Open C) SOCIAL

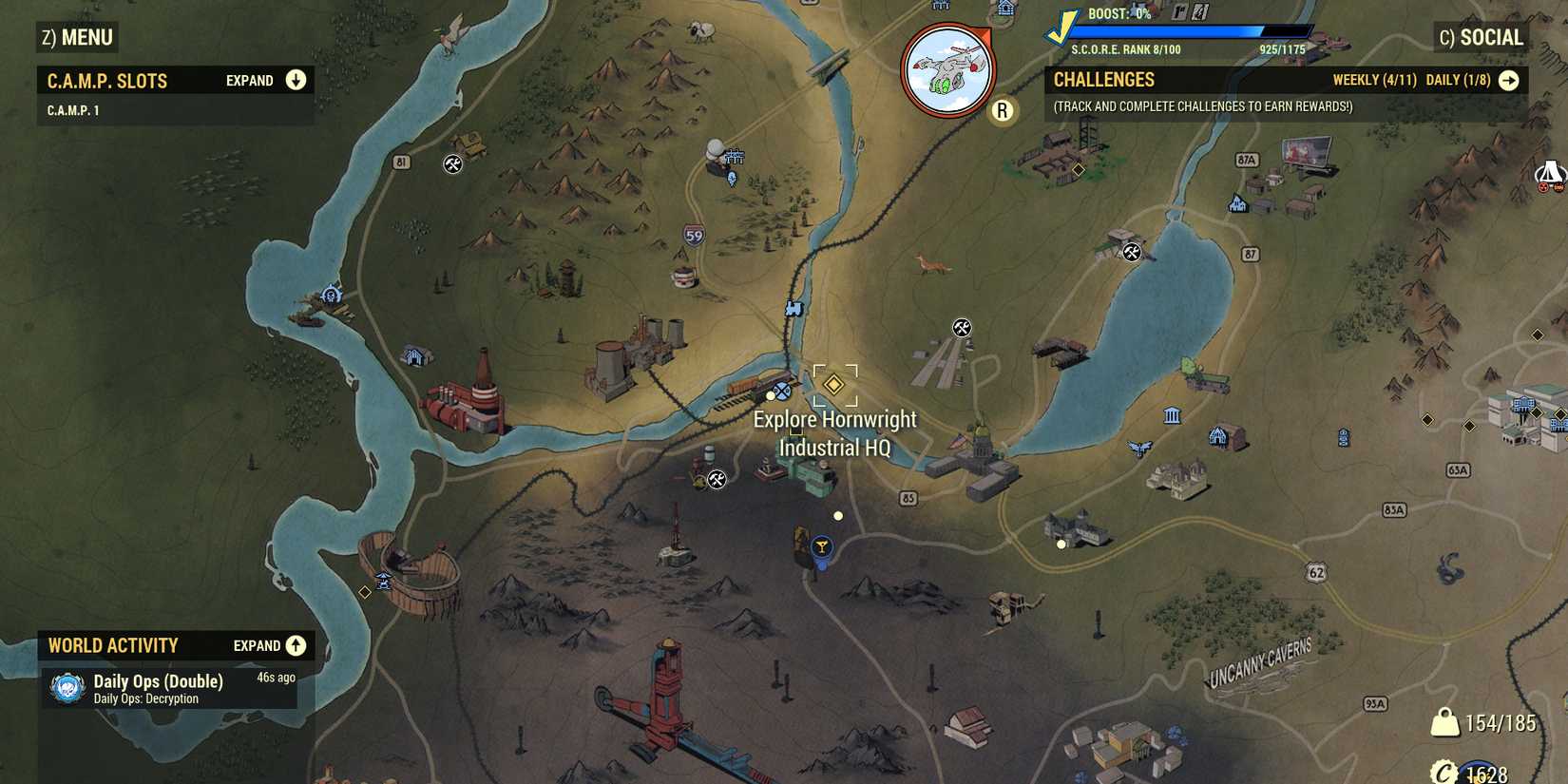[x=1482, y=38]
